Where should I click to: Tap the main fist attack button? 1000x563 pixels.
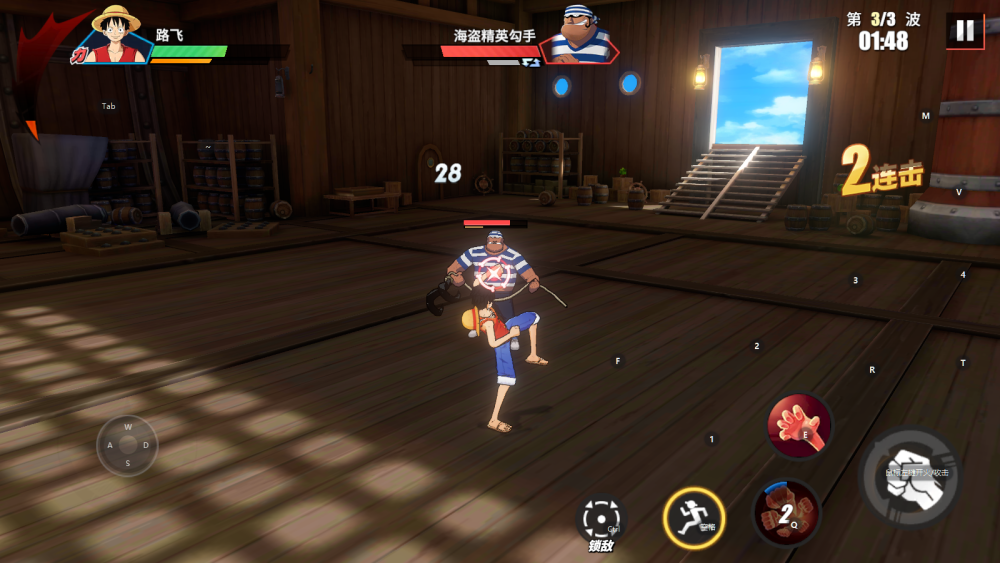pyautogui.click(x=911, y=477)
